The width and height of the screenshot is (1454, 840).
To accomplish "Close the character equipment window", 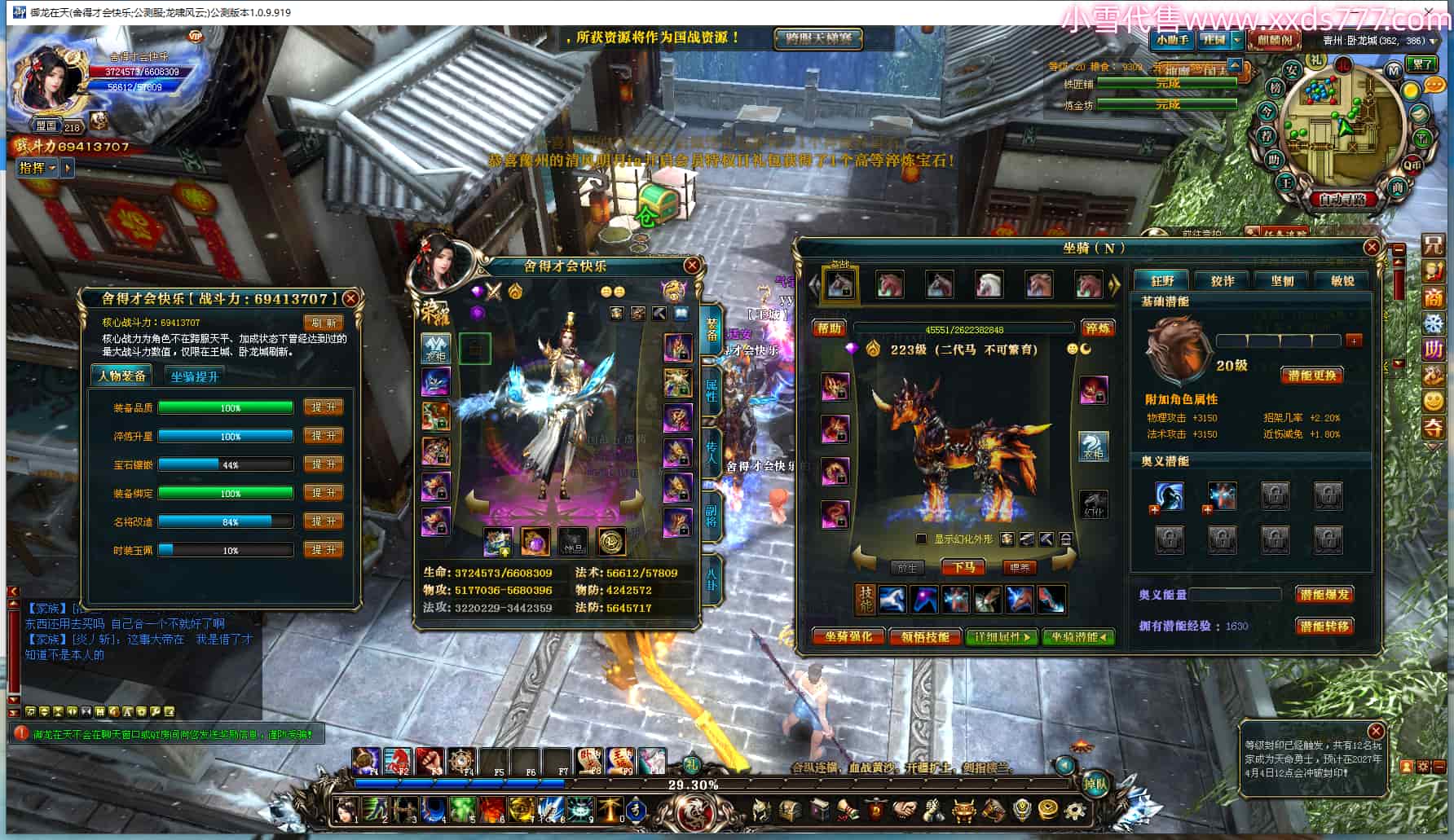I will pos(692,265).
